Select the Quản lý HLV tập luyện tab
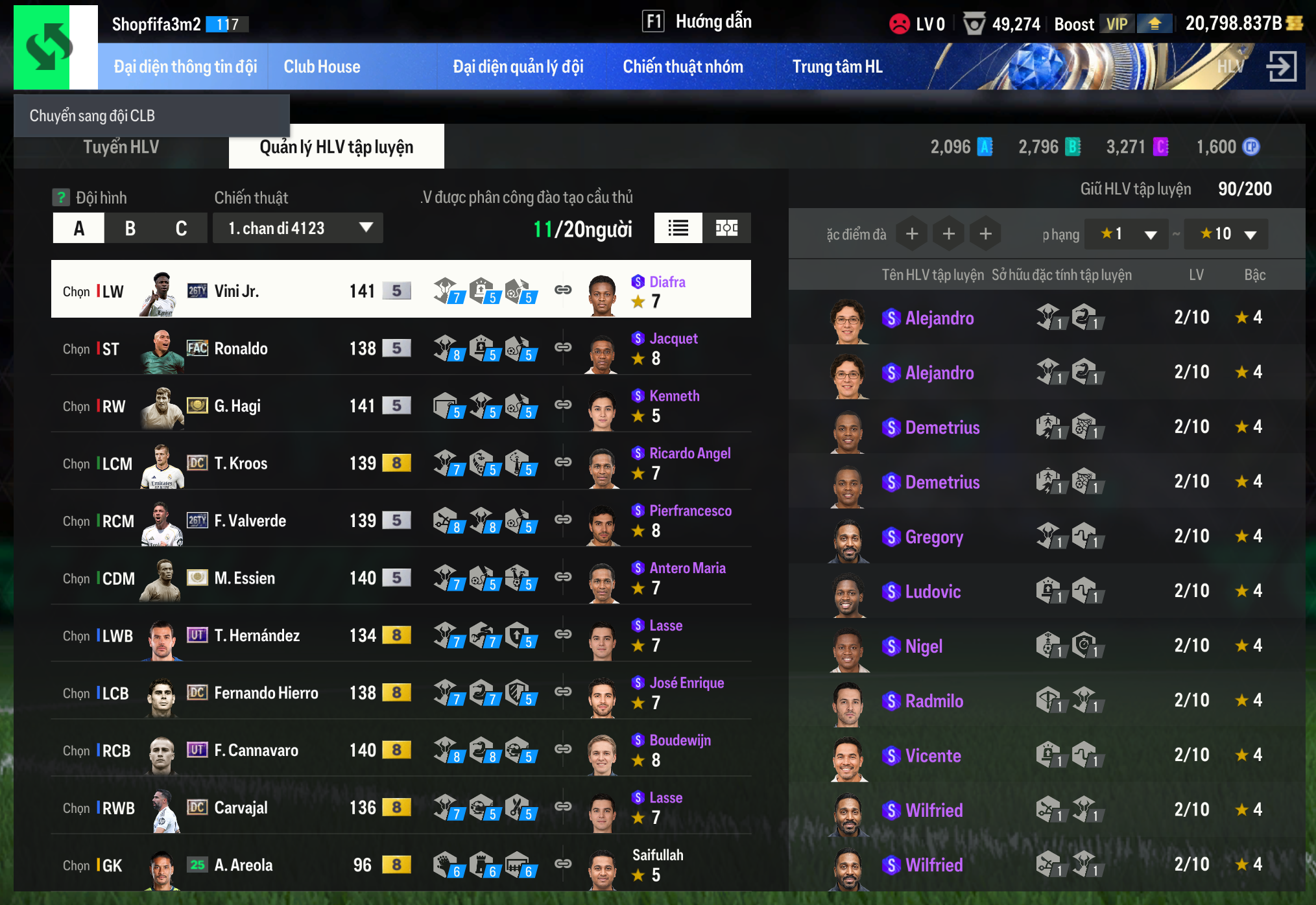Viewport: 1316px width, 905px height. coord(336,147)
